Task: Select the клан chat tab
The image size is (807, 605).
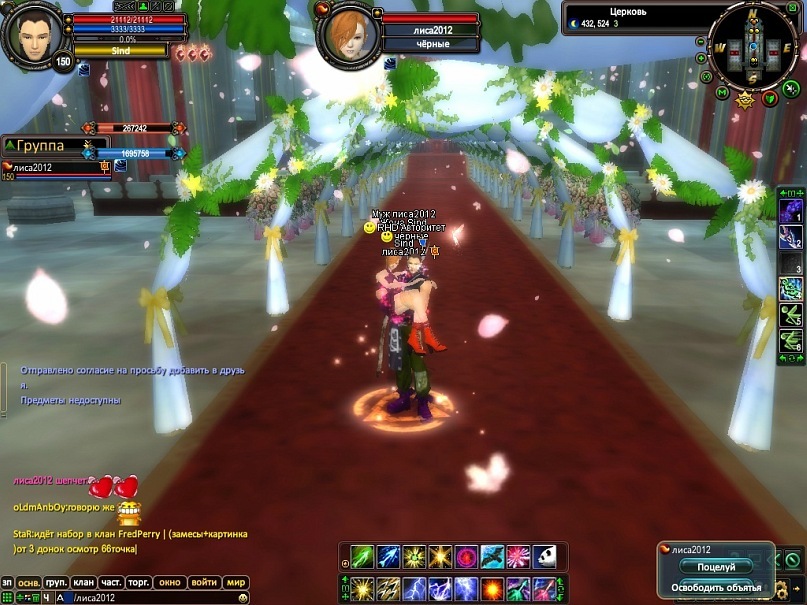Action: click(x=84, y=582)
